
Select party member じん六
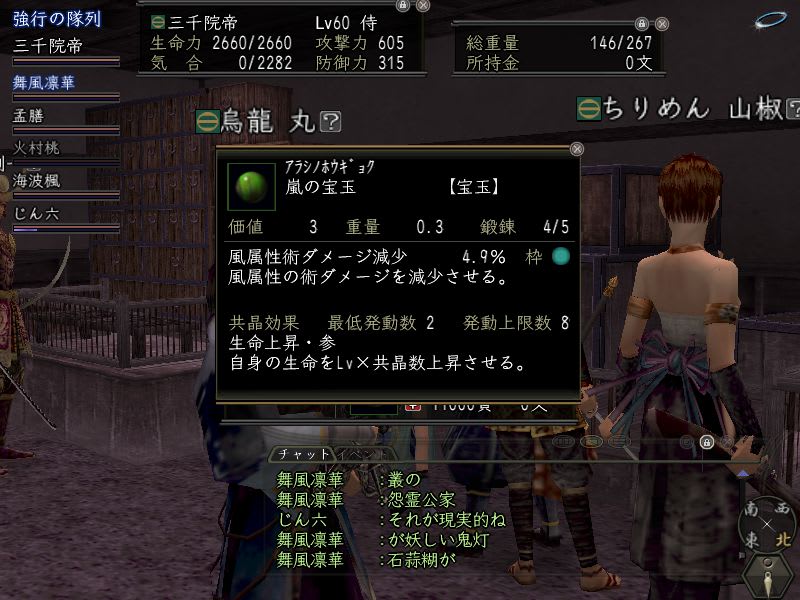click(x=34, y=213)
